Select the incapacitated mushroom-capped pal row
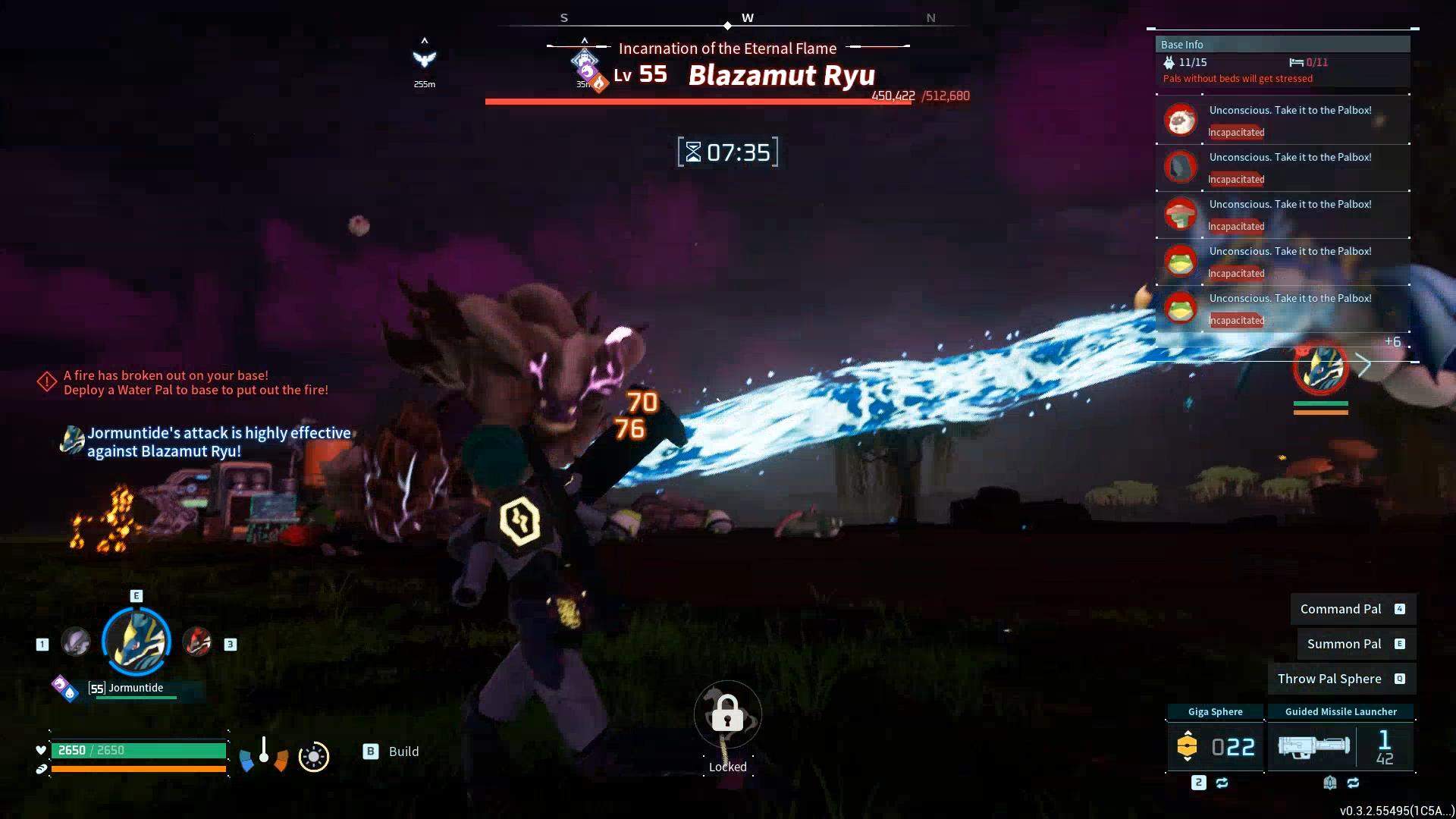The image size is (1456, 819). click(x=1283, y=215)
